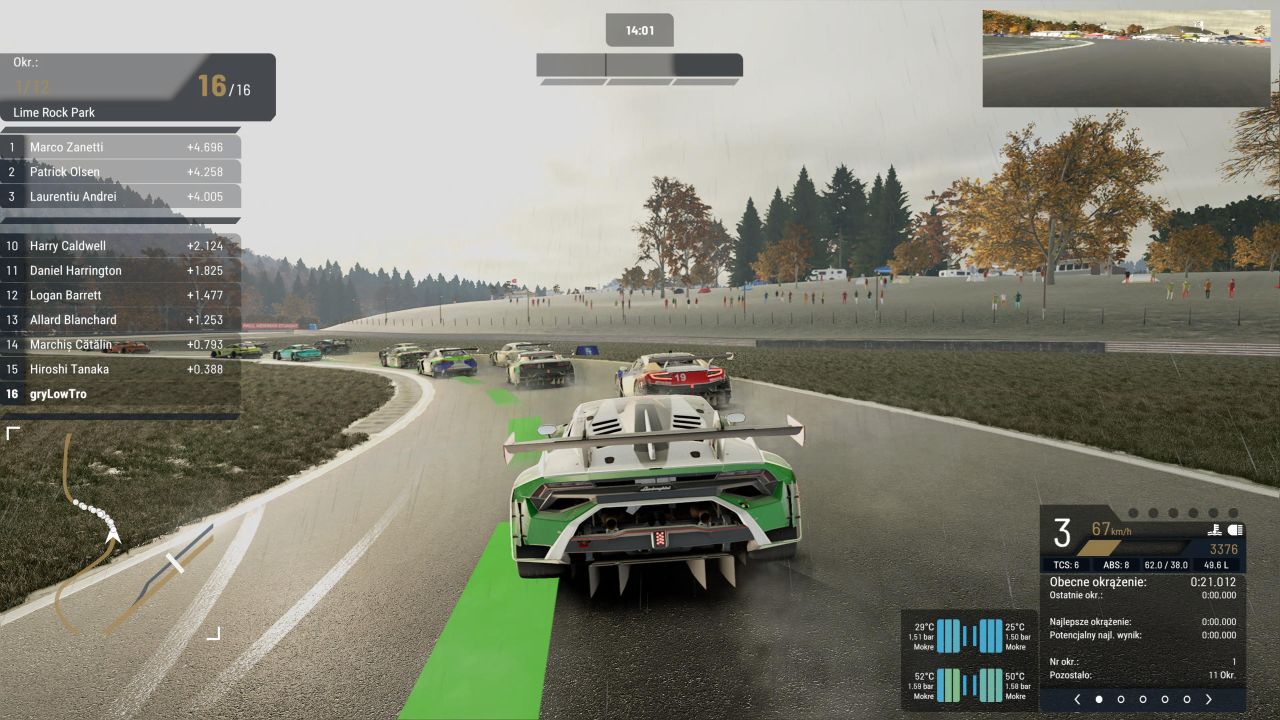Click the headlights indicator icon

tap(1235, 530)
